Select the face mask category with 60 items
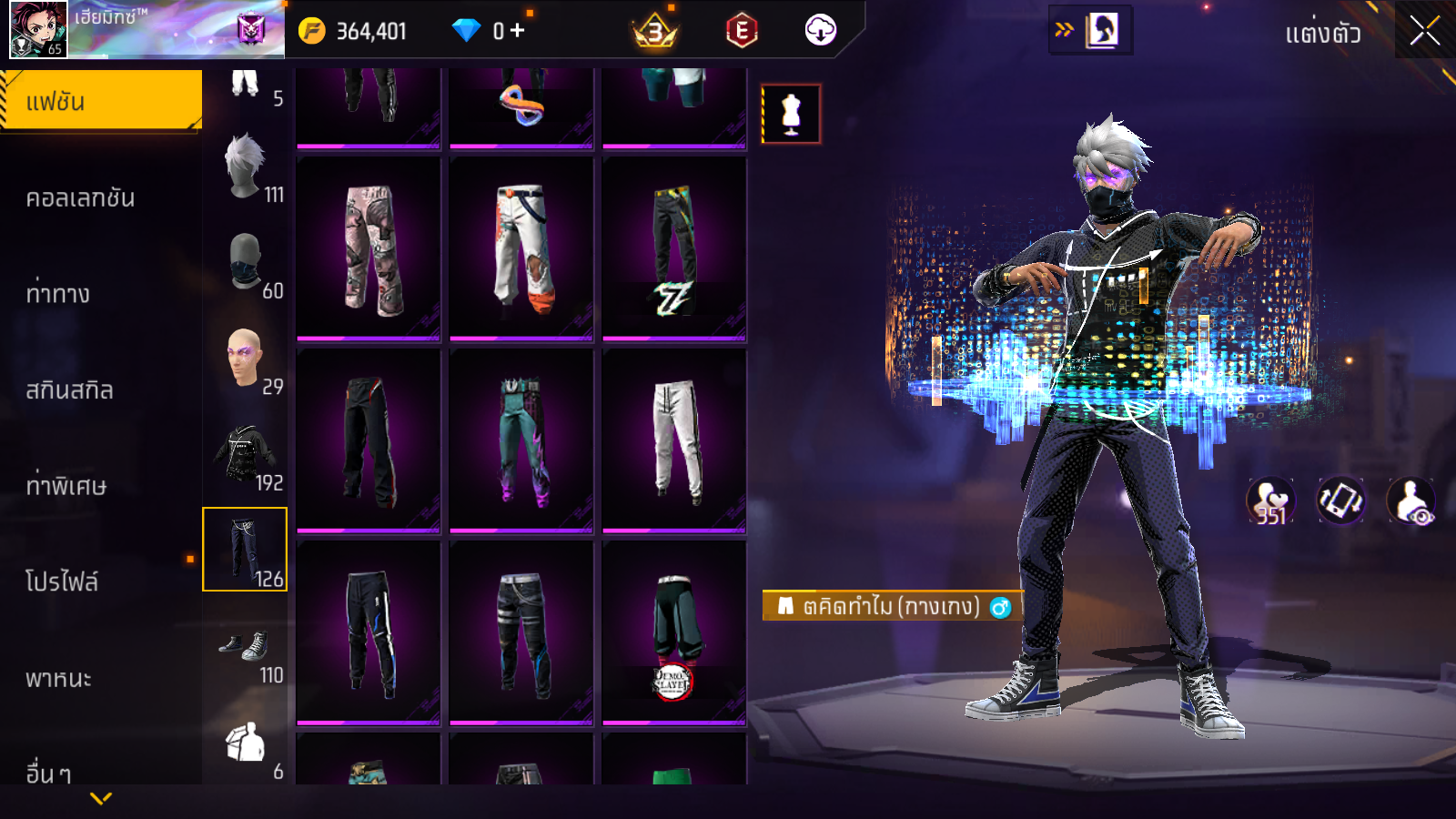 246,265
